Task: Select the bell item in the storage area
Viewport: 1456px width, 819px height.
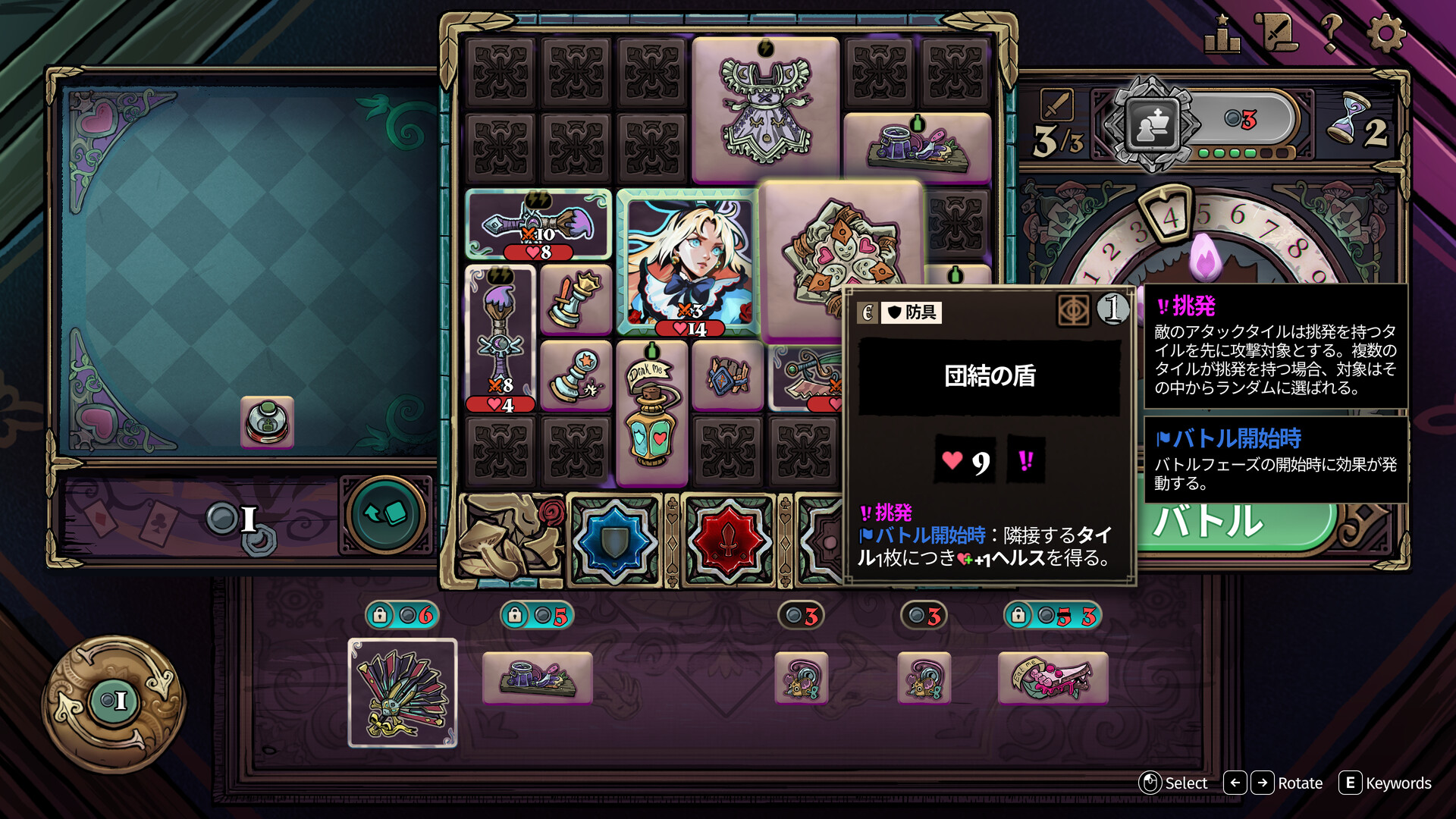Action: tap(267, 422)
